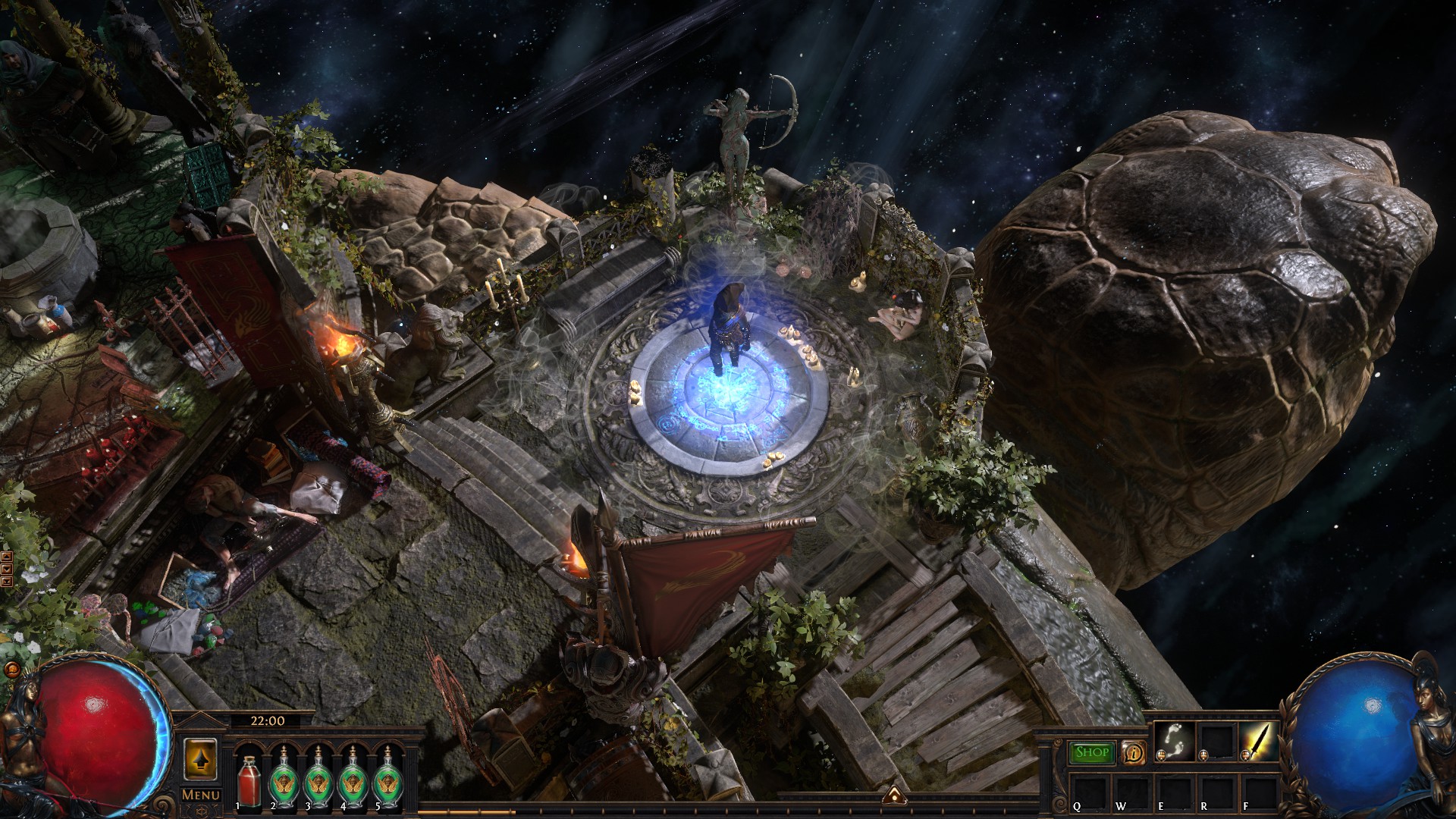Use the green flask numbered 2
This screenshot has height=819, width=1456.
click(284, 778)
